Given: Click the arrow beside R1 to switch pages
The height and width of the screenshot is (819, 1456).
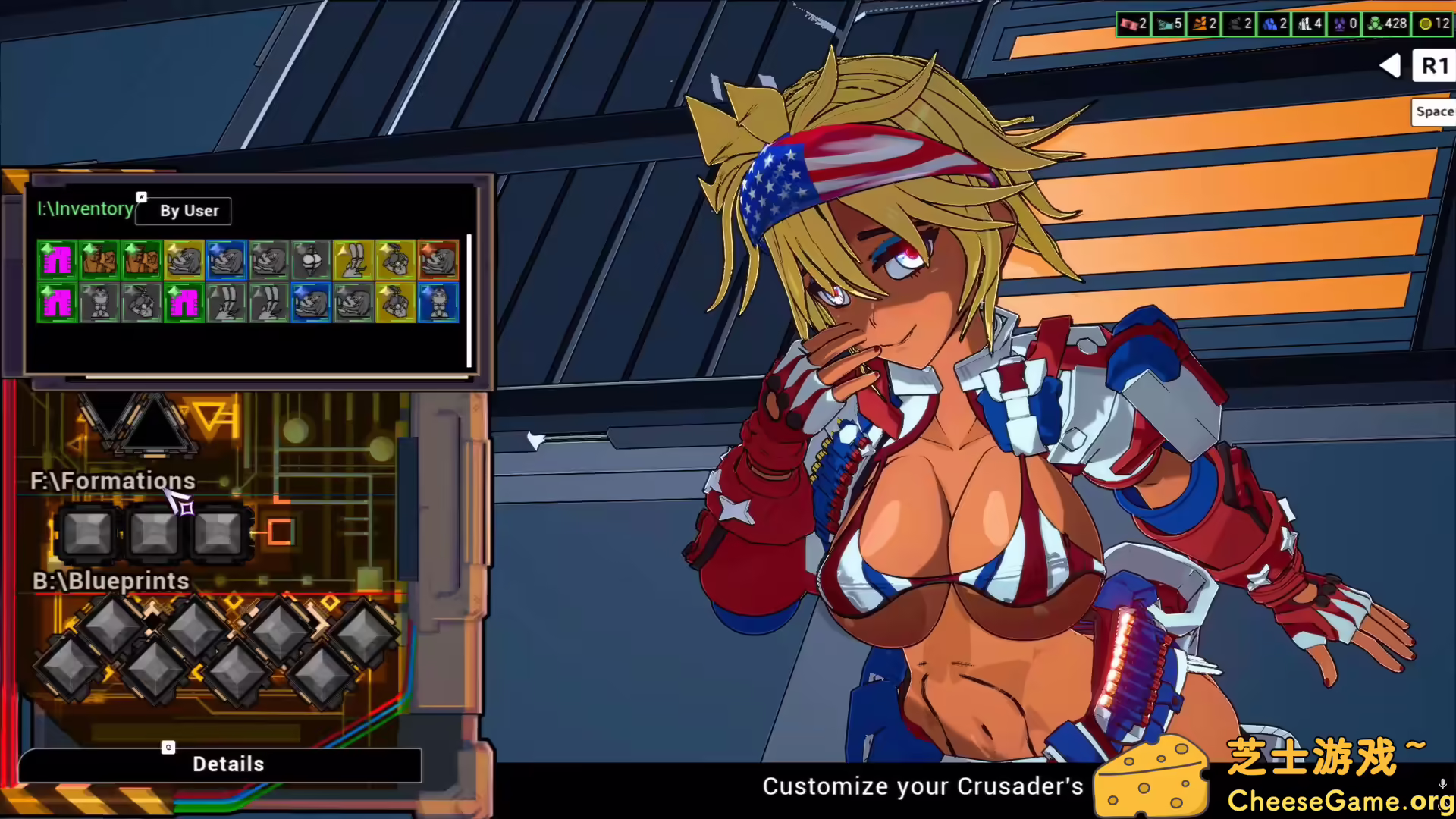Looking at the screenshot, I should pyautogui.click(x=1390, y=66).
